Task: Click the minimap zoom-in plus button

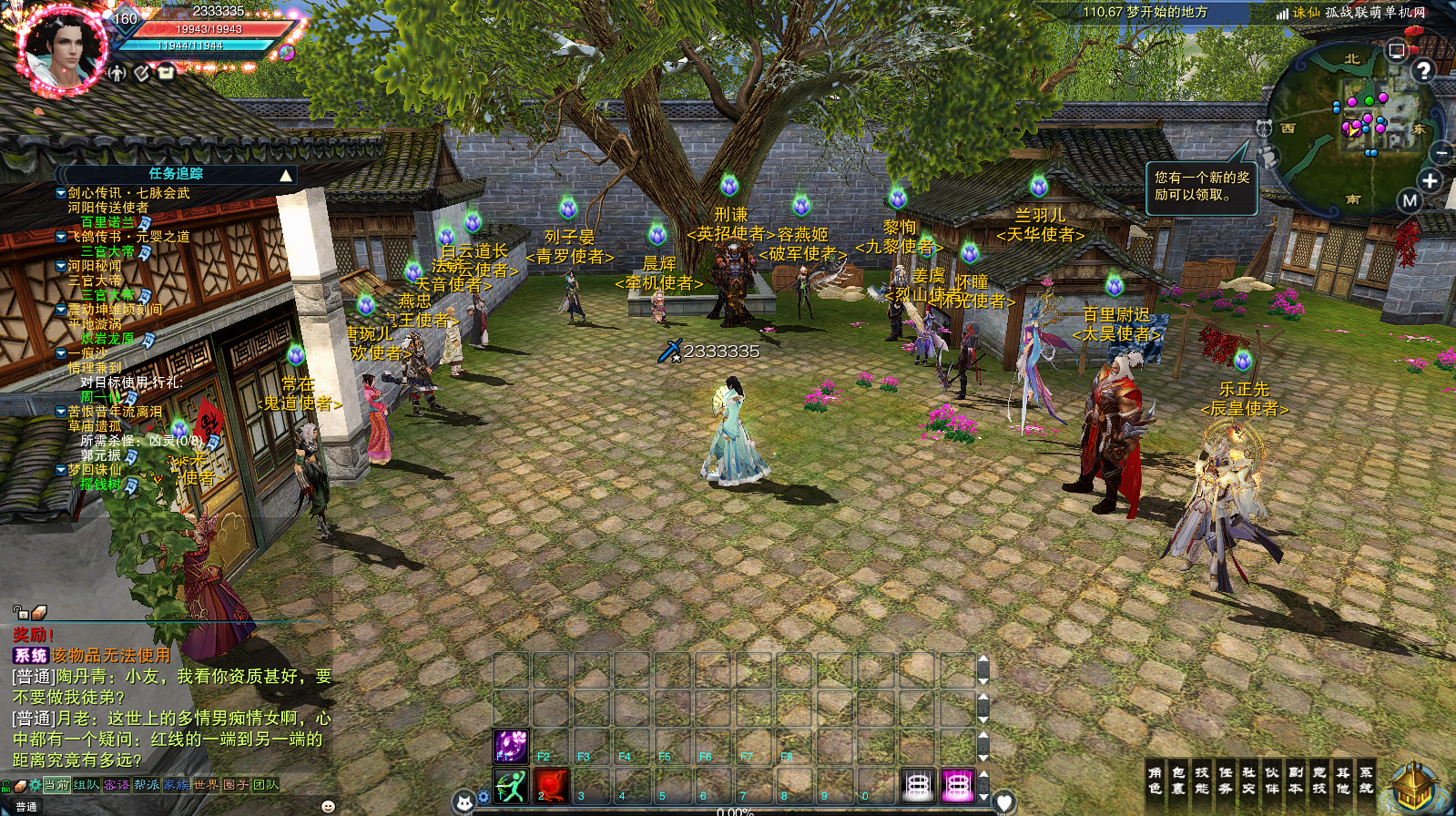Action: tap(1430, 180)
